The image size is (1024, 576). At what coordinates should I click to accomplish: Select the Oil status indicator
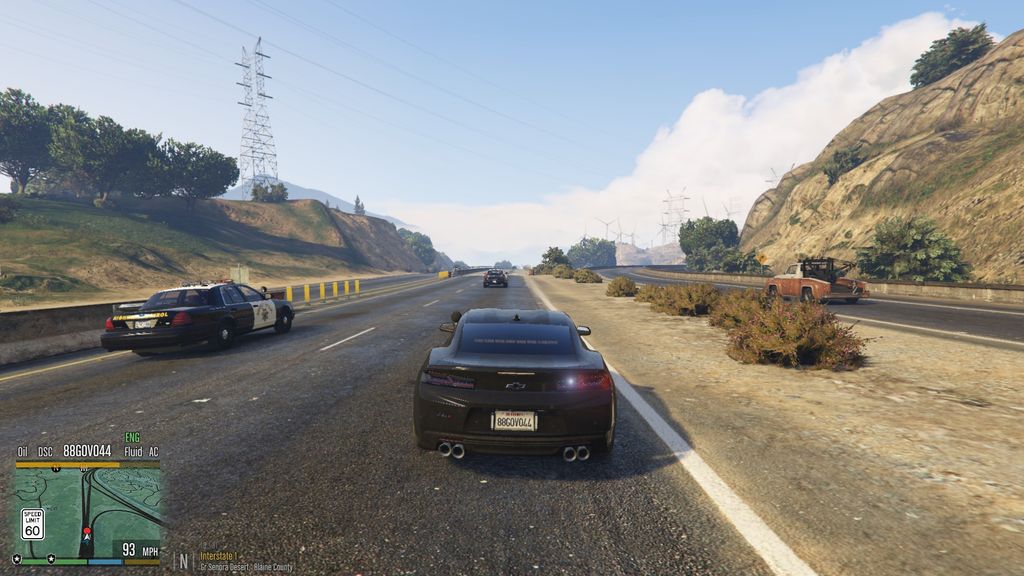(x=23, y=451)
